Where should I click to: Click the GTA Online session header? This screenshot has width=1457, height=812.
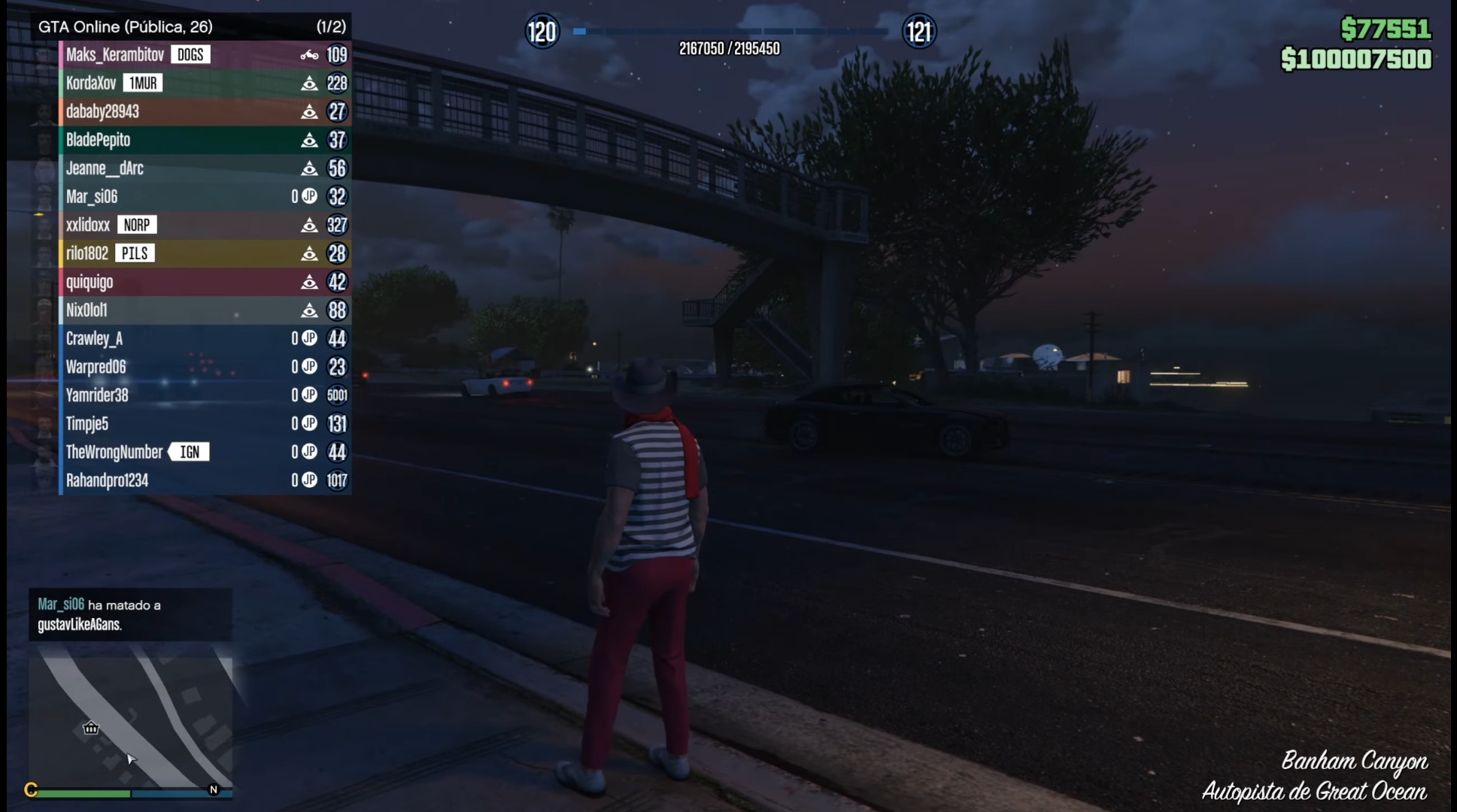[125, 26]
